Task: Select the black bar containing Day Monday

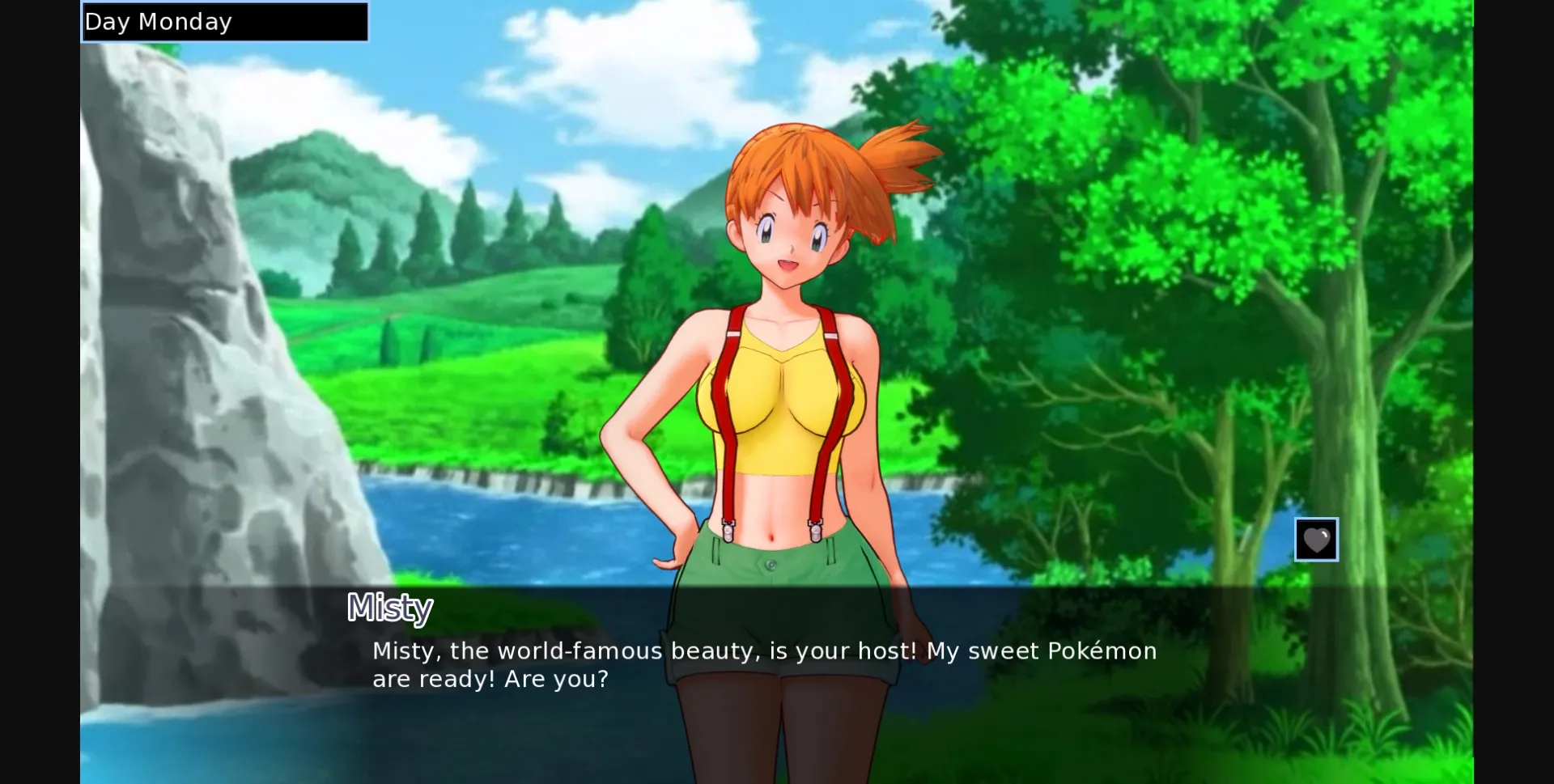Action: [x=223, y=21]
